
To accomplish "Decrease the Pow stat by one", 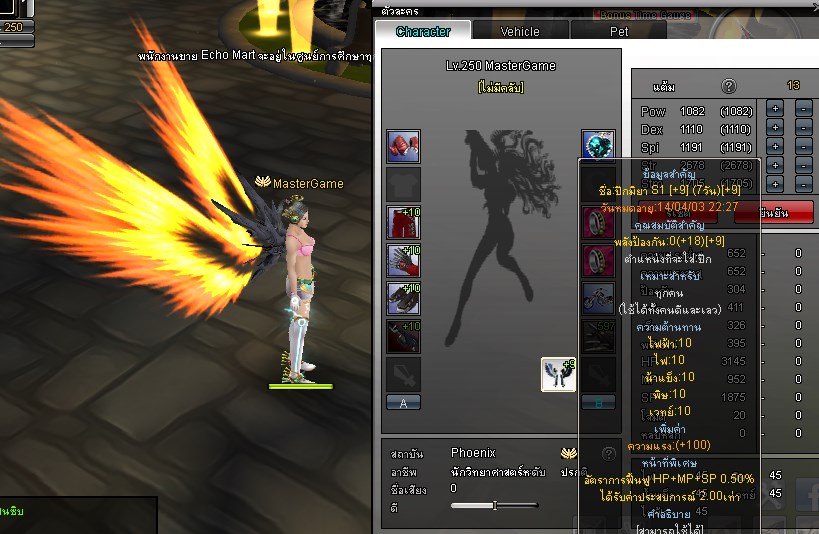I will (803, 108).
